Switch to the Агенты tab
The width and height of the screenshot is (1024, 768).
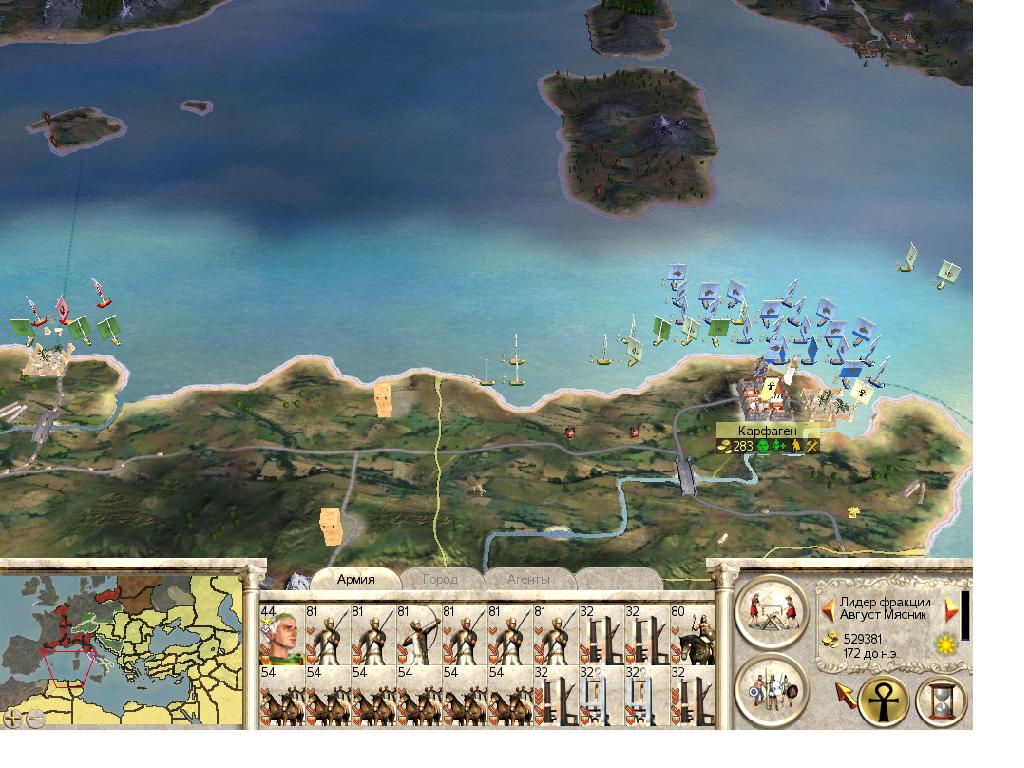527,579
